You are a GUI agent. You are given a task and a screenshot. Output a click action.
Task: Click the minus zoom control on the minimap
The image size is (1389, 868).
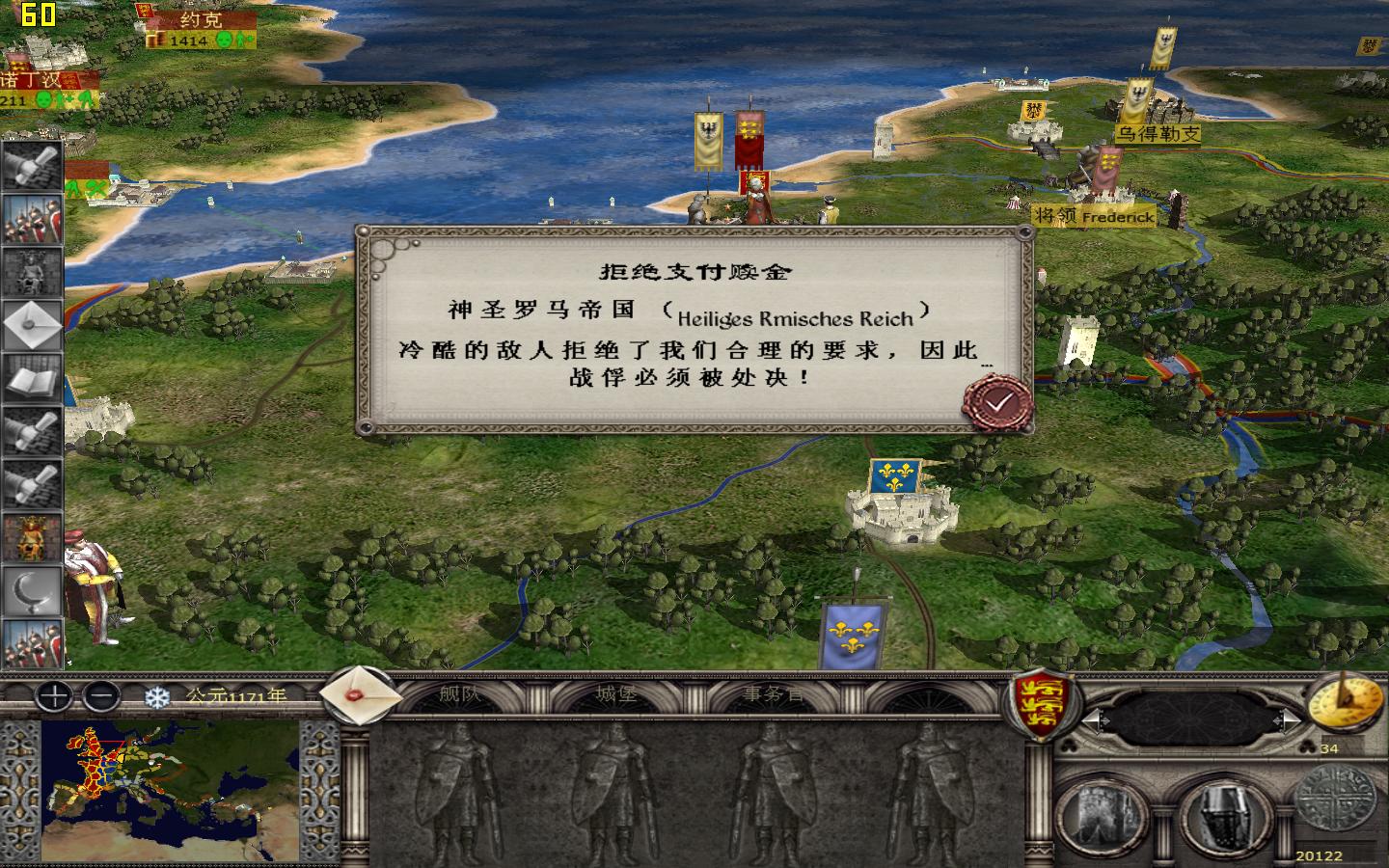99,696
